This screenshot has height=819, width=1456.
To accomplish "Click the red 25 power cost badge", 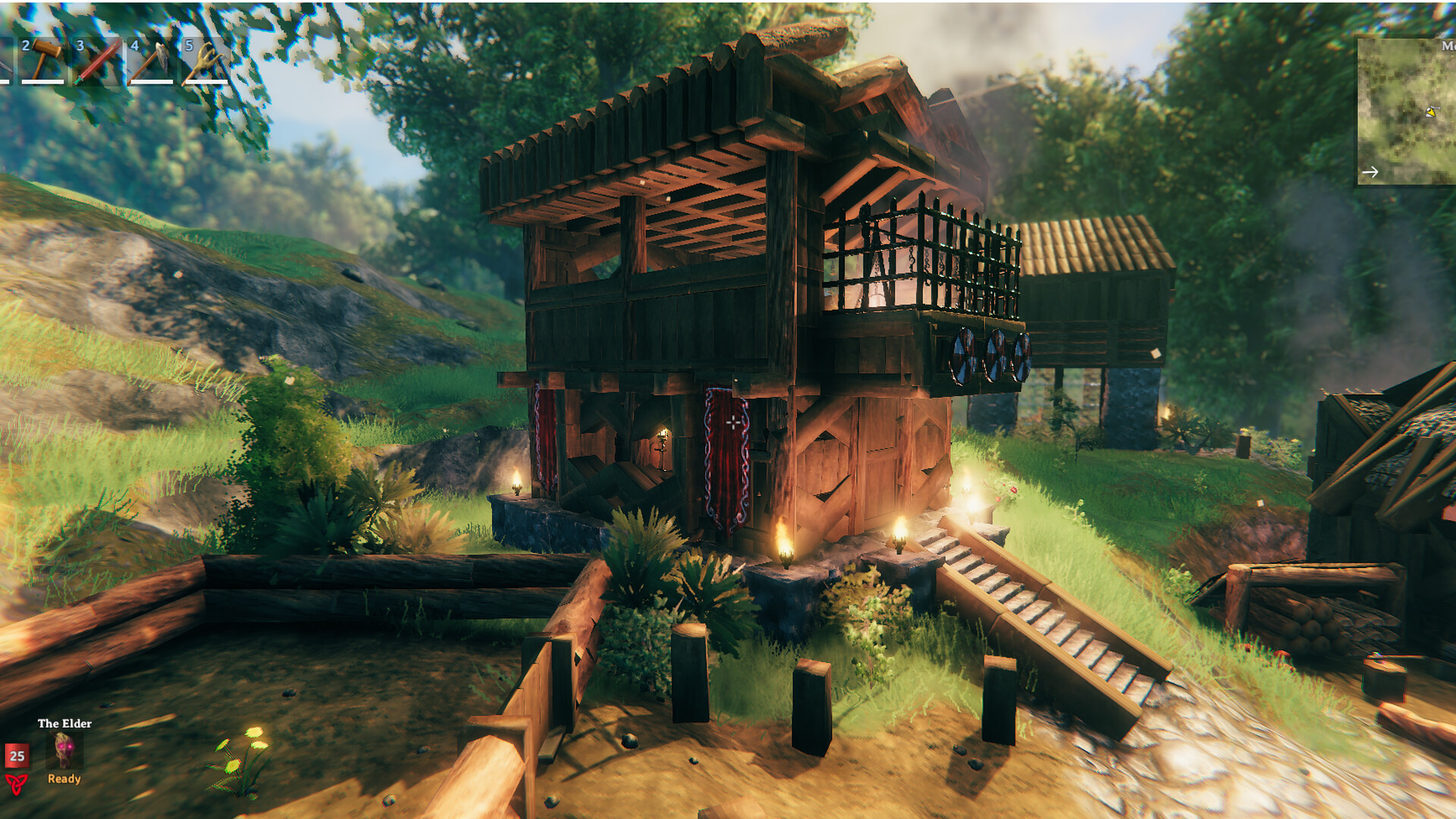I will pyautogui.click(x=17, y=756).
